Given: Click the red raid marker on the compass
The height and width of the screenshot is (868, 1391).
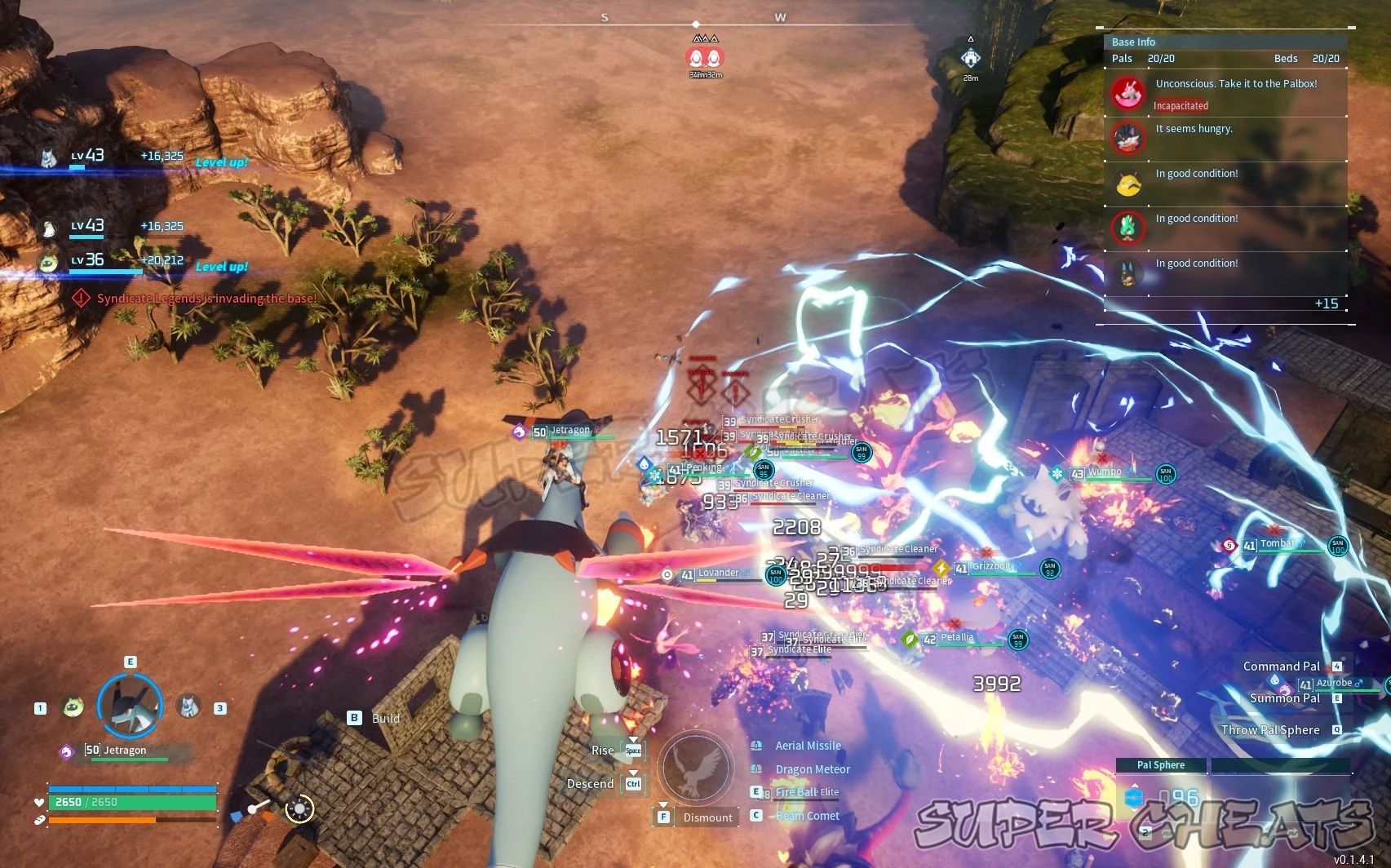Looking at the screenshot, I should (x=705, y=58).
